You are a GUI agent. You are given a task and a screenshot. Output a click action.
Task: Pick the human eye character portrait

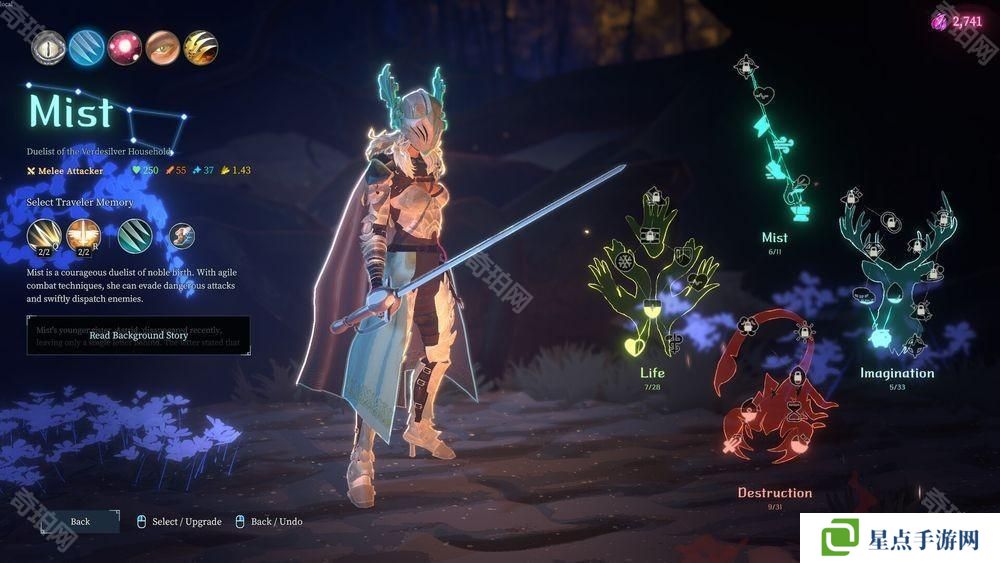(163, 47)
